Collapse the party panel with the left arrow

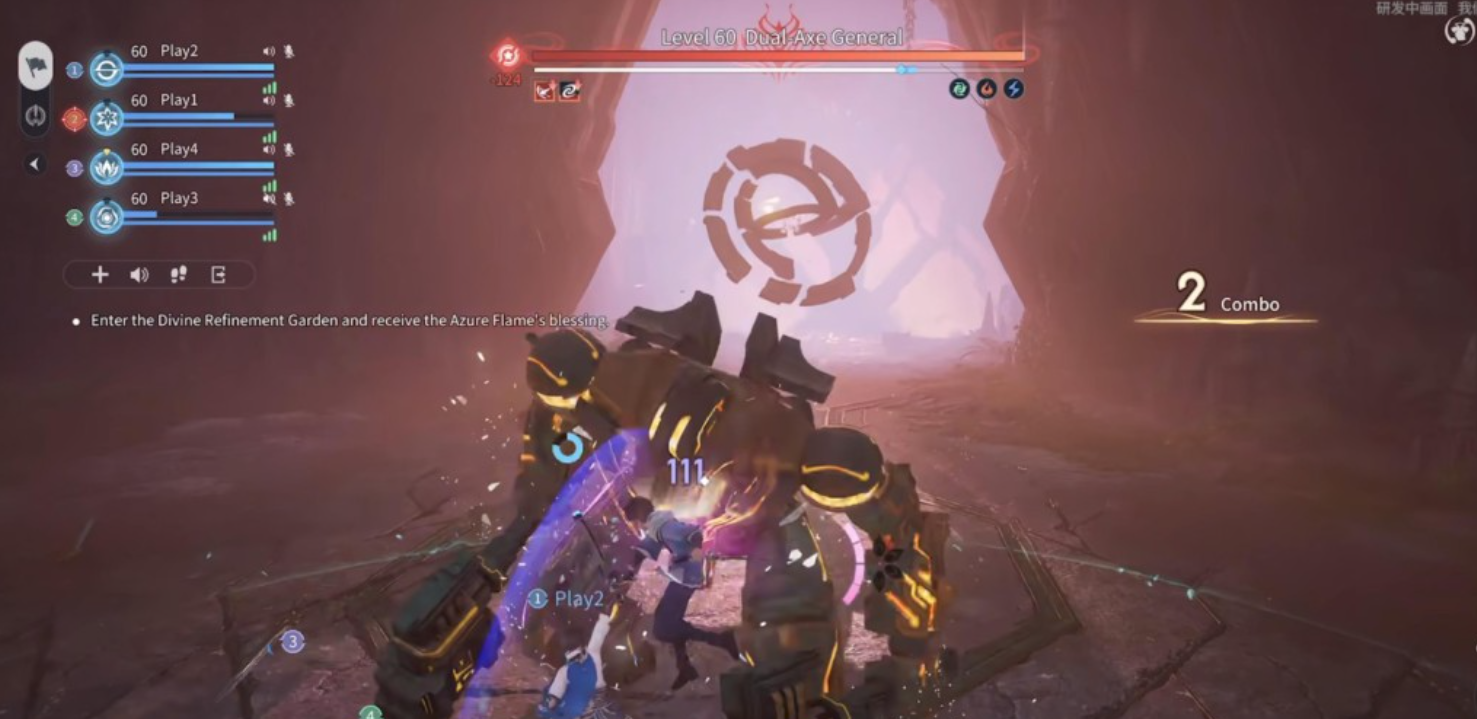click(35, 164)
